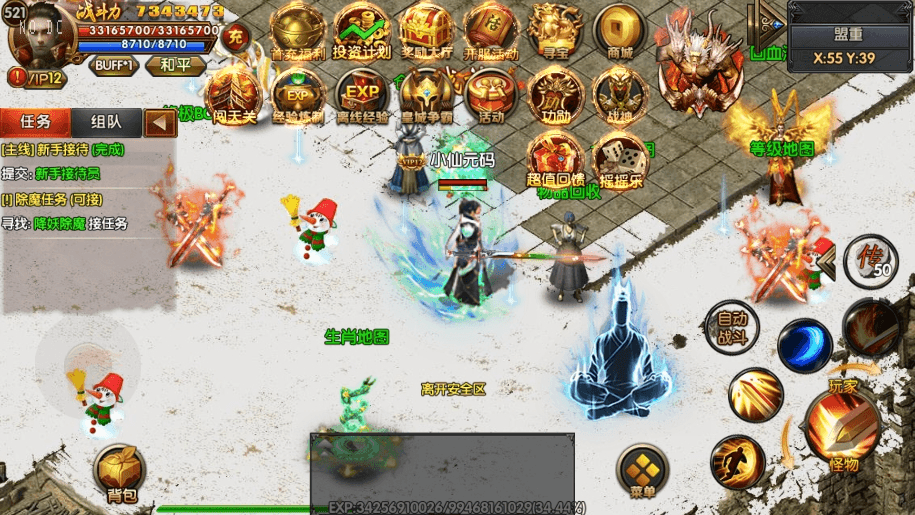Open 首充福利 first recharge bonus
Viewport: 915px width, 515px height.
pos(298,31)
